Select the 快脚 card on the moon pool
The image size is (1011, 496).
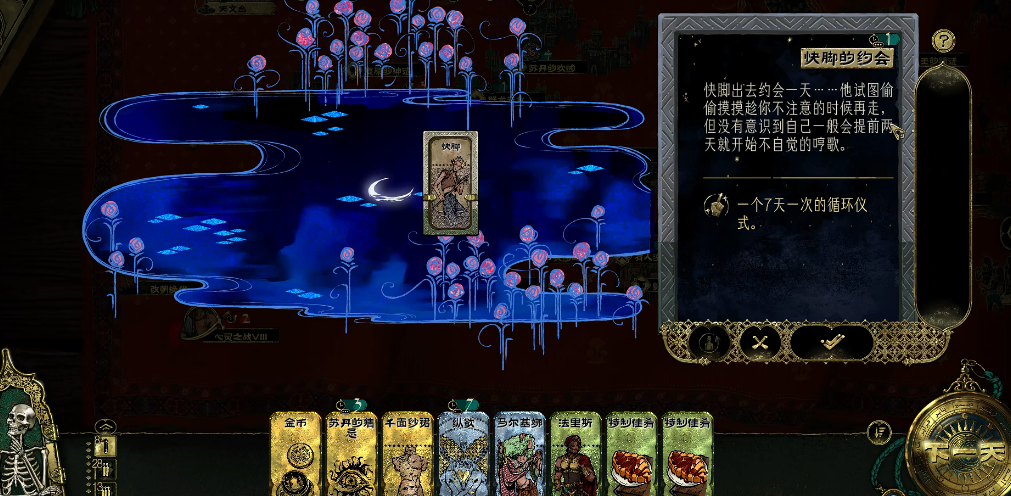pyautogui.click(x=450, y=183)
